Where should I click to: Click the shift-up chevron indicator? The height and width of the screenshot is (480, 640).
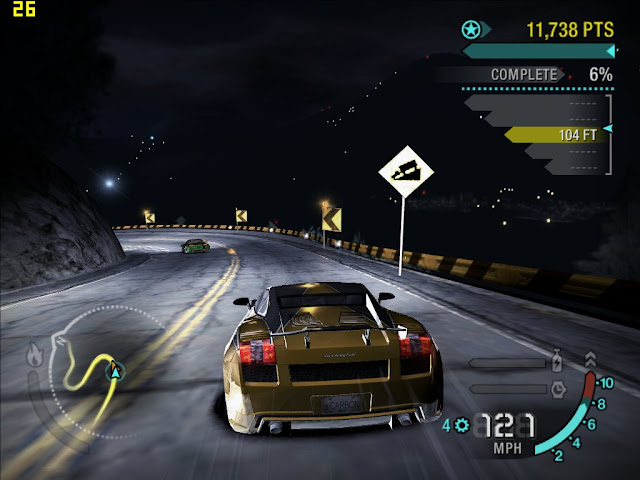pos(590,358)
